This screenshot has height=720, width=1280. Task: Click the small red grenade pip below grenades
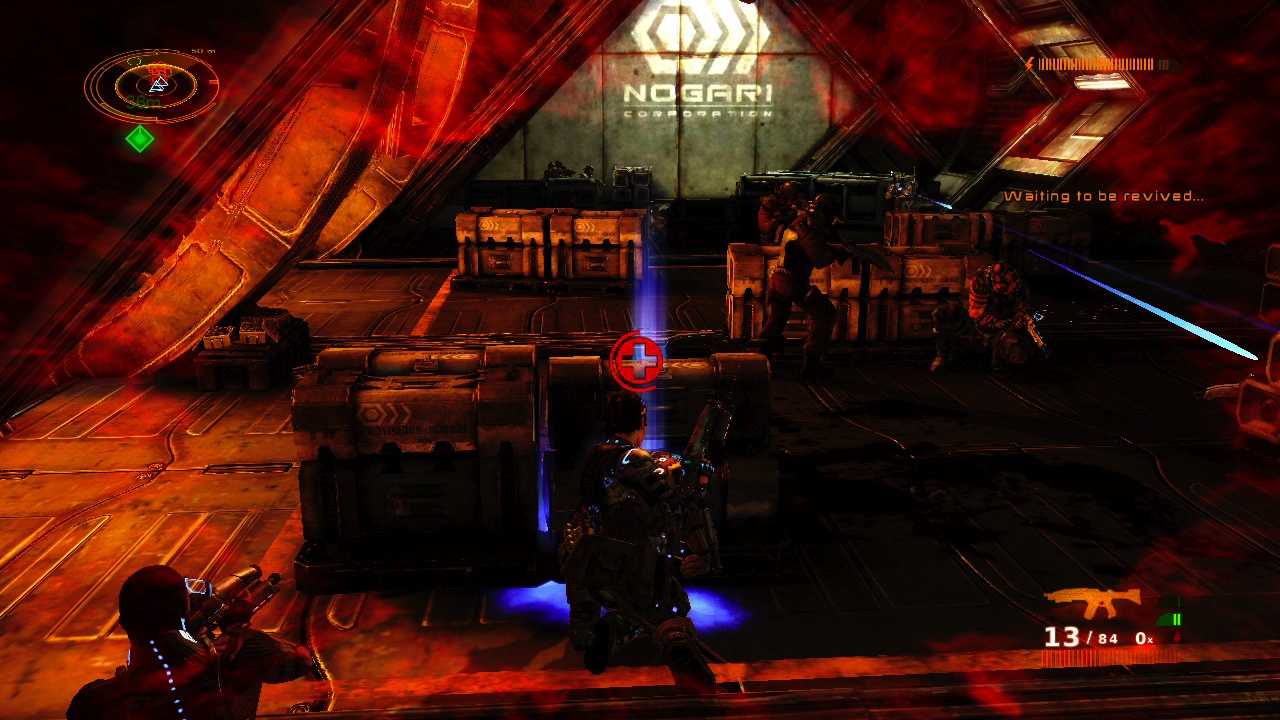1177,637
